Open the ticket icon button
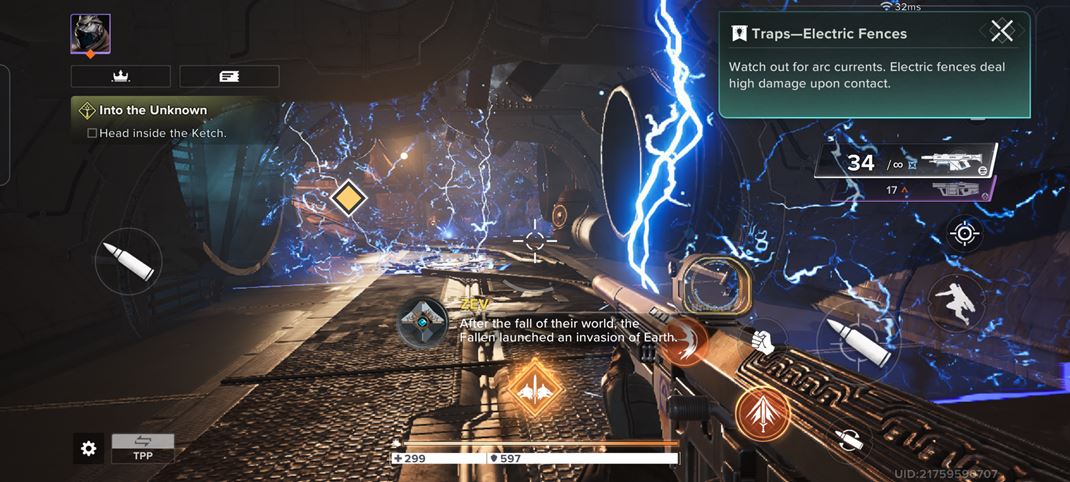1070x482 pixels. (229, 76)
